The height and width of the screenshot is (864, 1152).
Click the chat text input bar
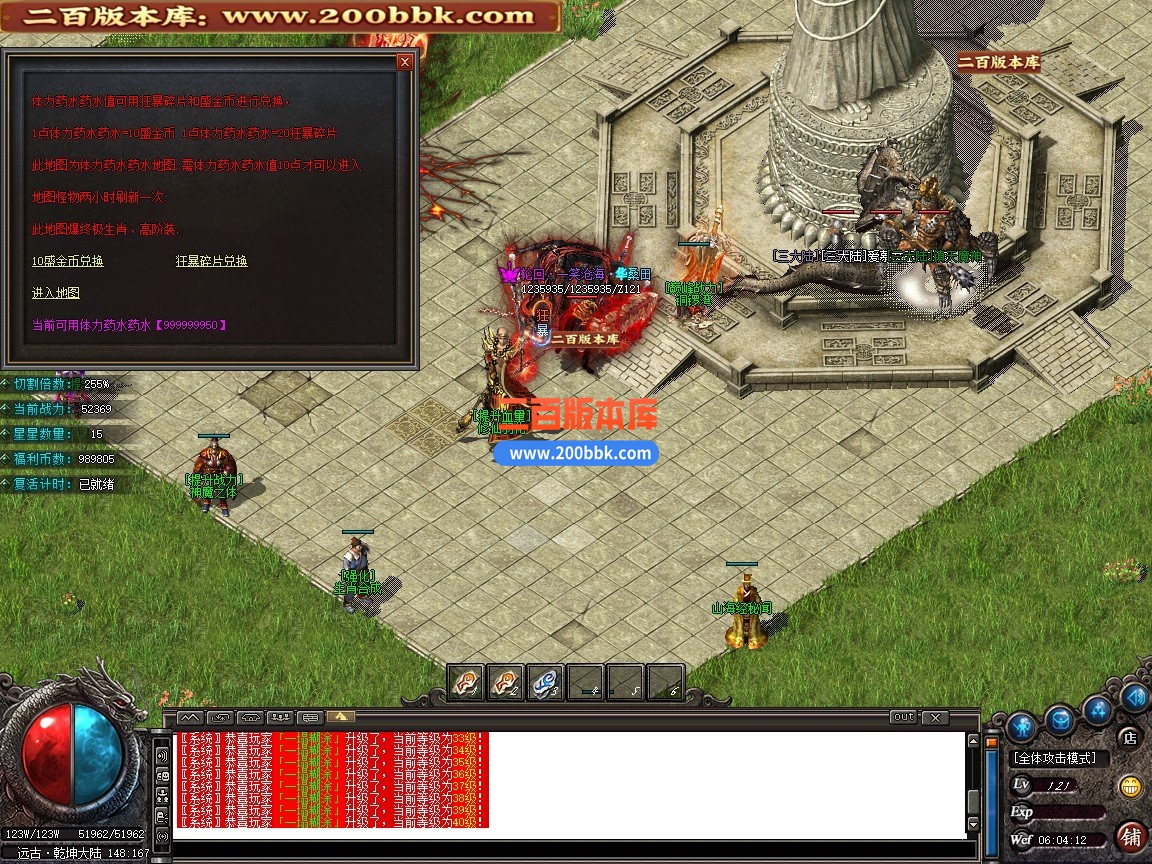pyautogui.click(x=570, y=852)
